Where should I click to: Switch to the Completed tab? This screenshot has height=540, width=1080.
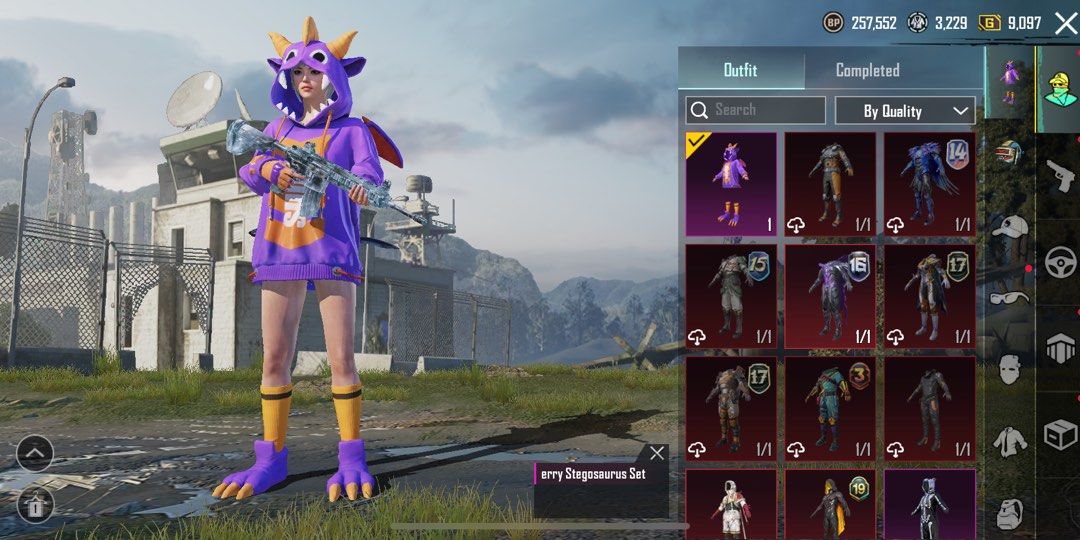click(867, 70)
